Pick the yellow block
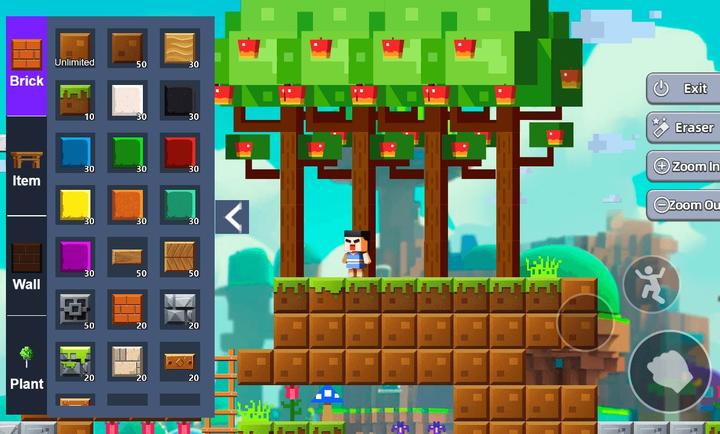Screen dimensions: 720x434 75,204
